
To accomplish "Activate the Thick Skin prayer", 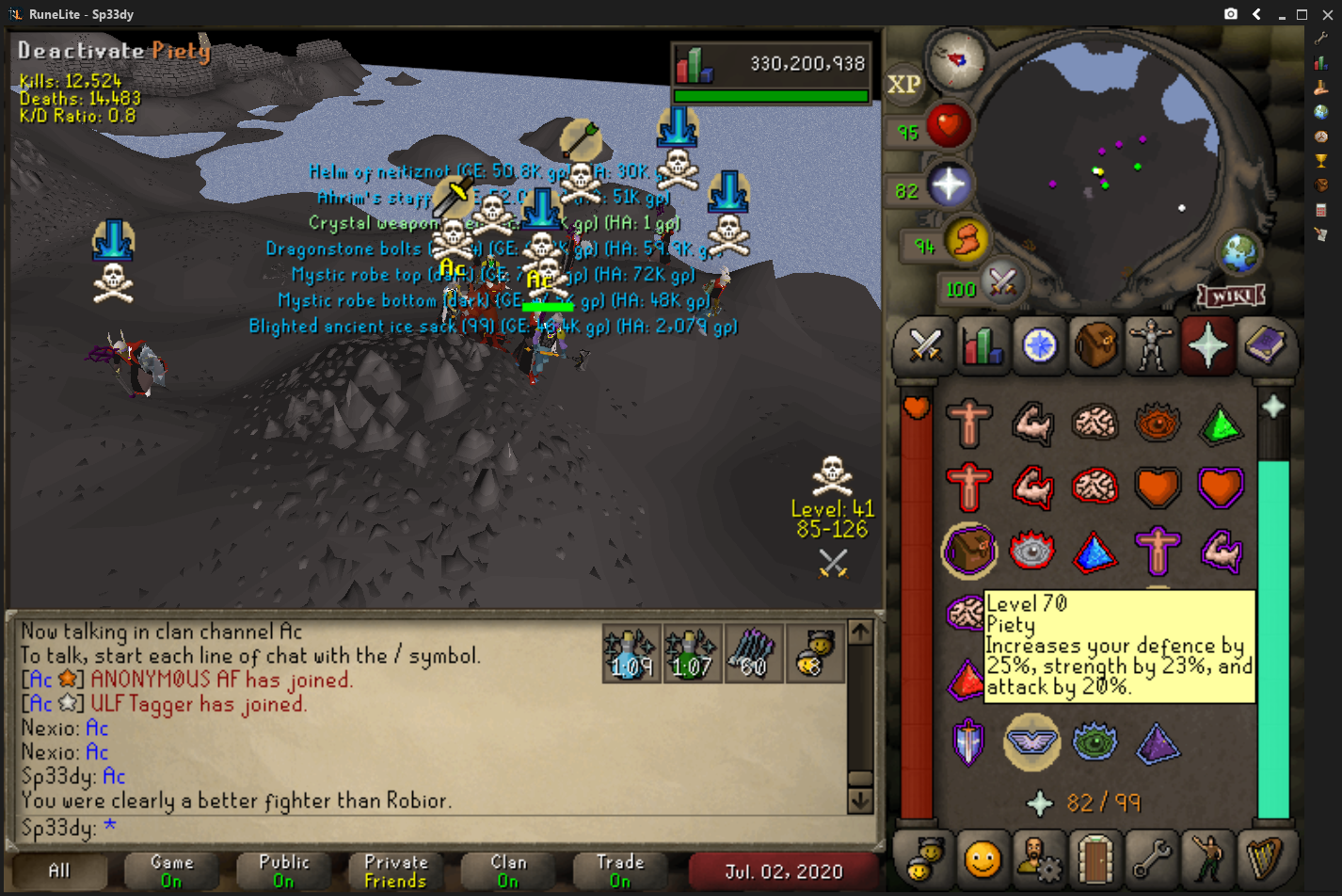I will 968,423.
